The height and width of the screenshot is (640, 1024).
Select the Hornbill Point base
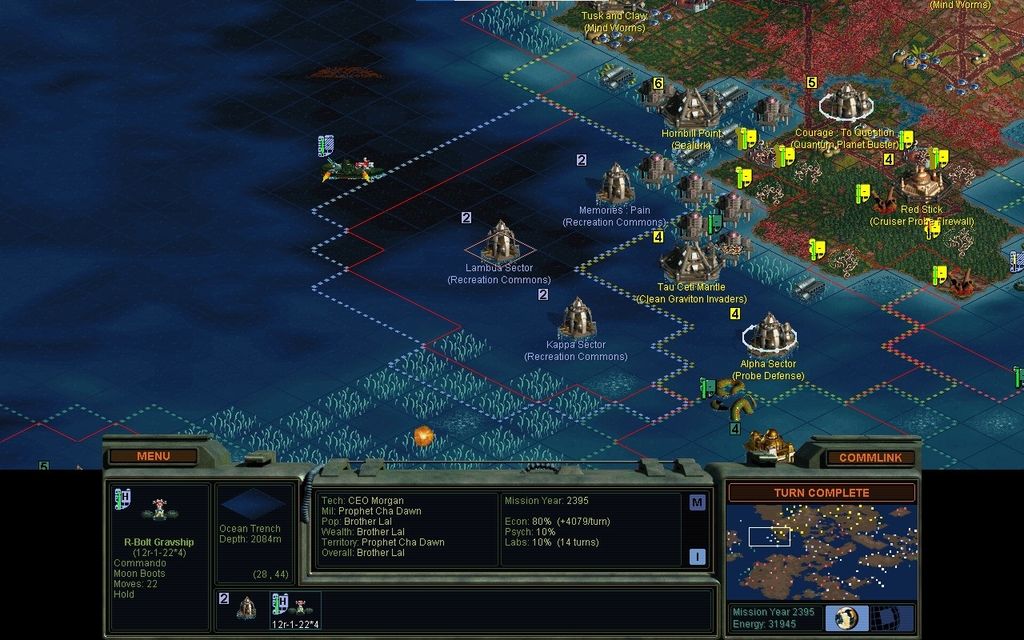pyautogui.click(x=691, y=108)
